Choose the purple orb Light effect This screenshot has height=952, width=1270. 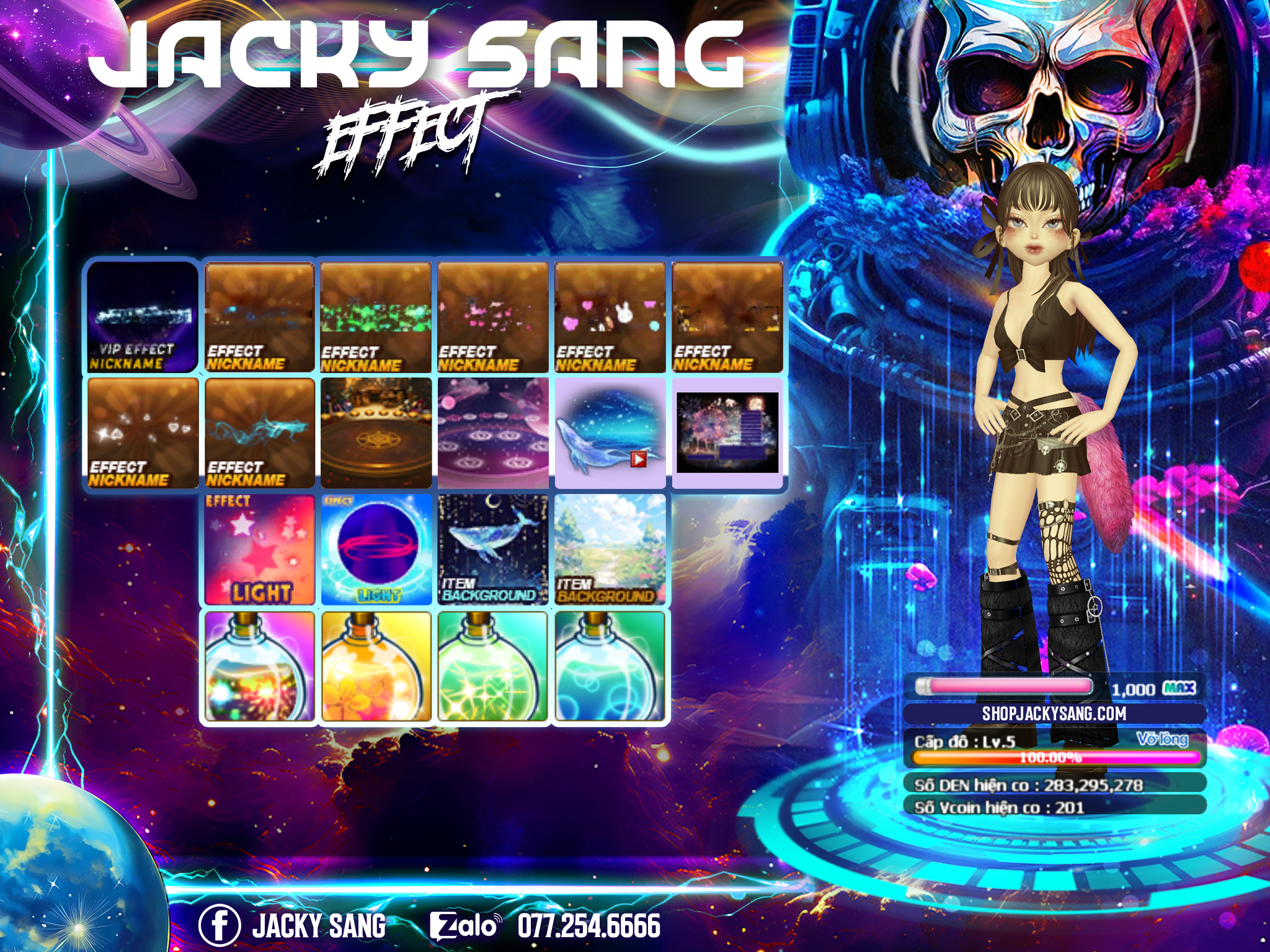(x=376, y=549)
